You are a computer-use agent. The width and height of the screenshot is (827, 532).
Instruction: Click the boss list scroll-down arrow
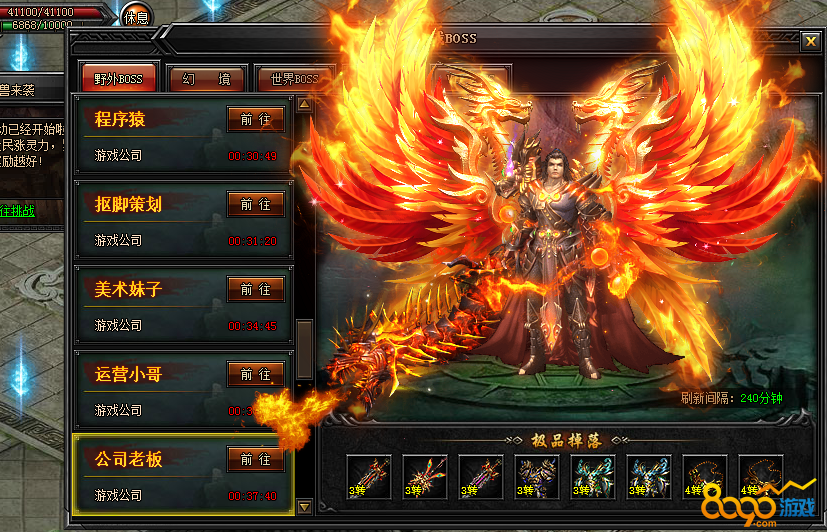[305, 506]
